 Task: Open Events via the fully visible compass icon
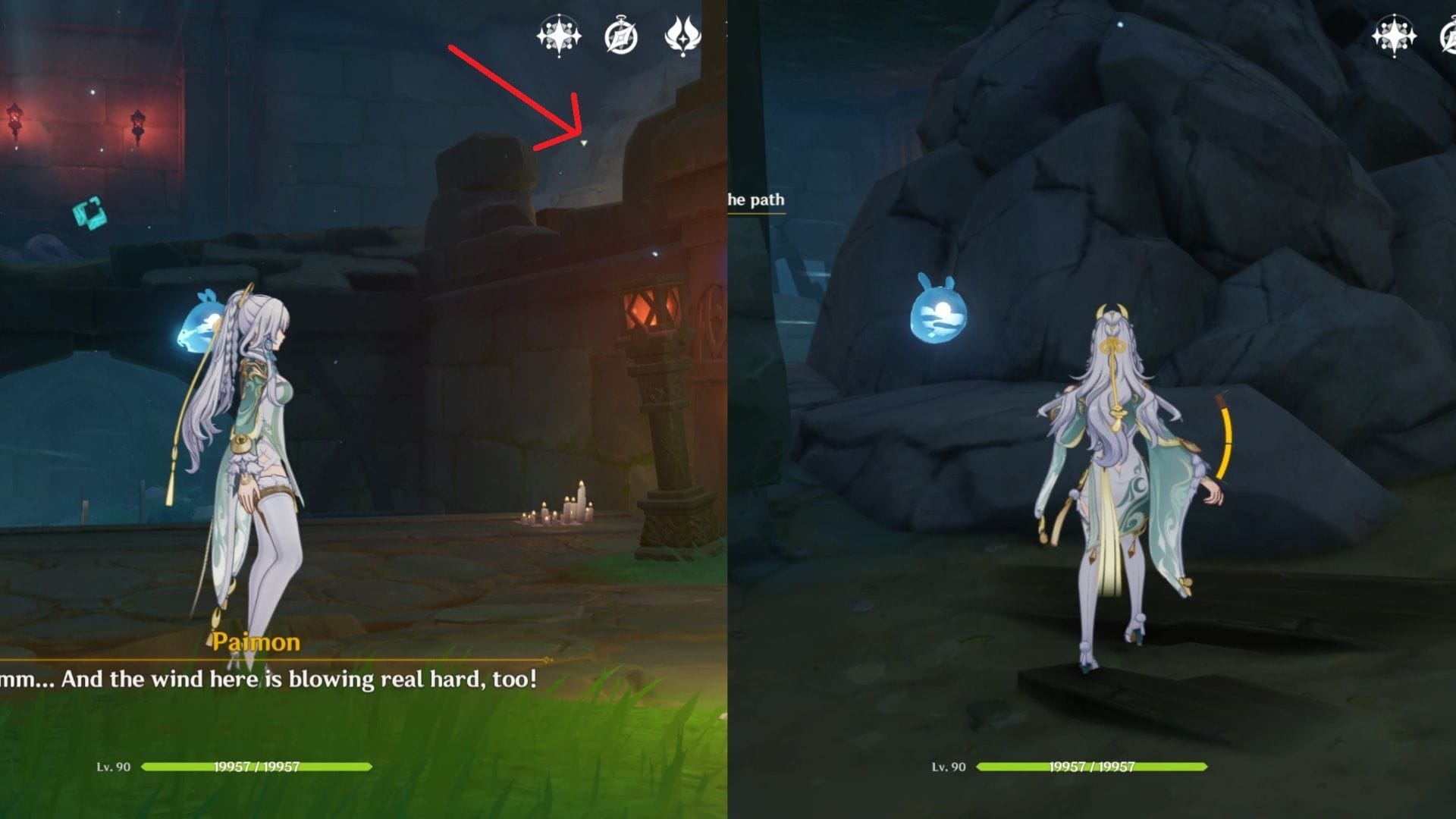[621, 36]
